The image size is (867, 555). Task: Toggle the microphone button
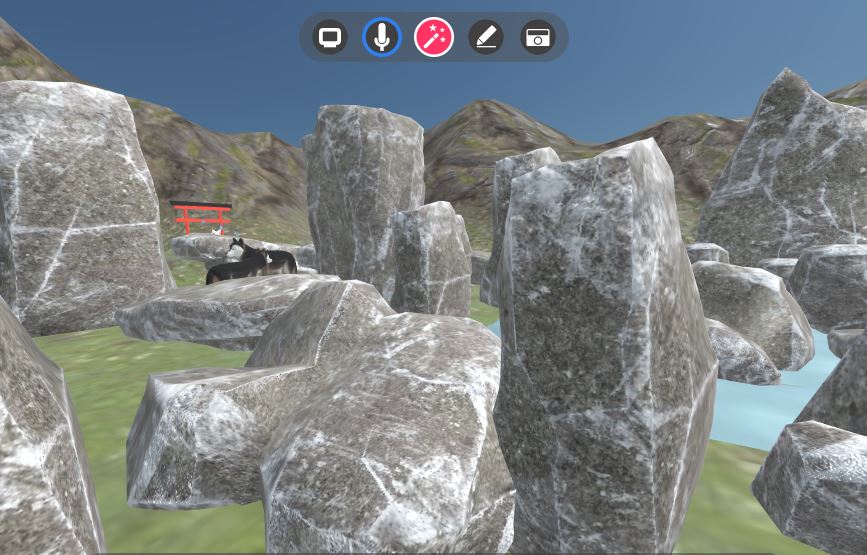point(381,38)
